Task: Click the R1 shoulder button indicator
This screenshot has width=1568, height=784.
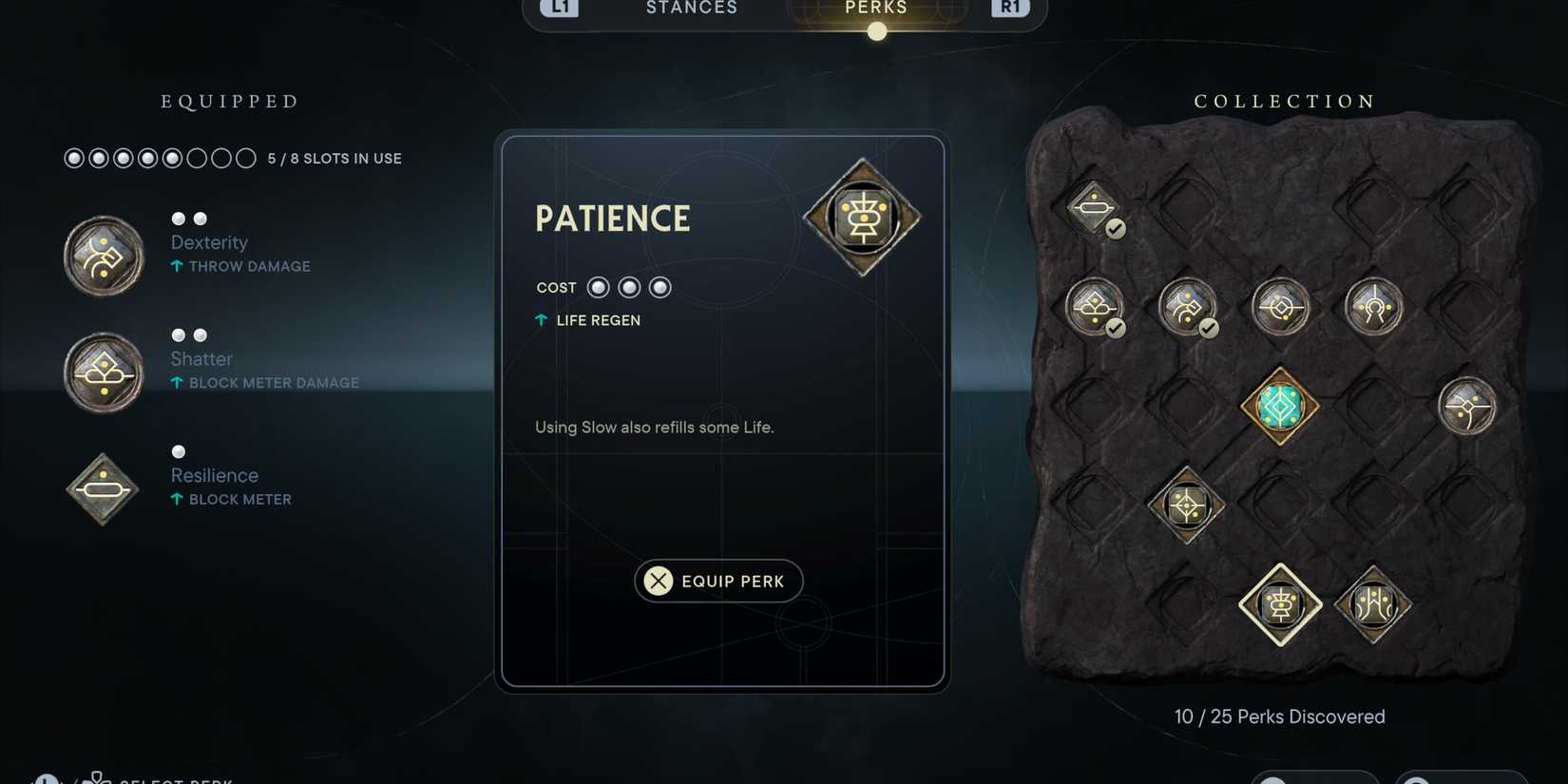Action: pos(1010,8)
